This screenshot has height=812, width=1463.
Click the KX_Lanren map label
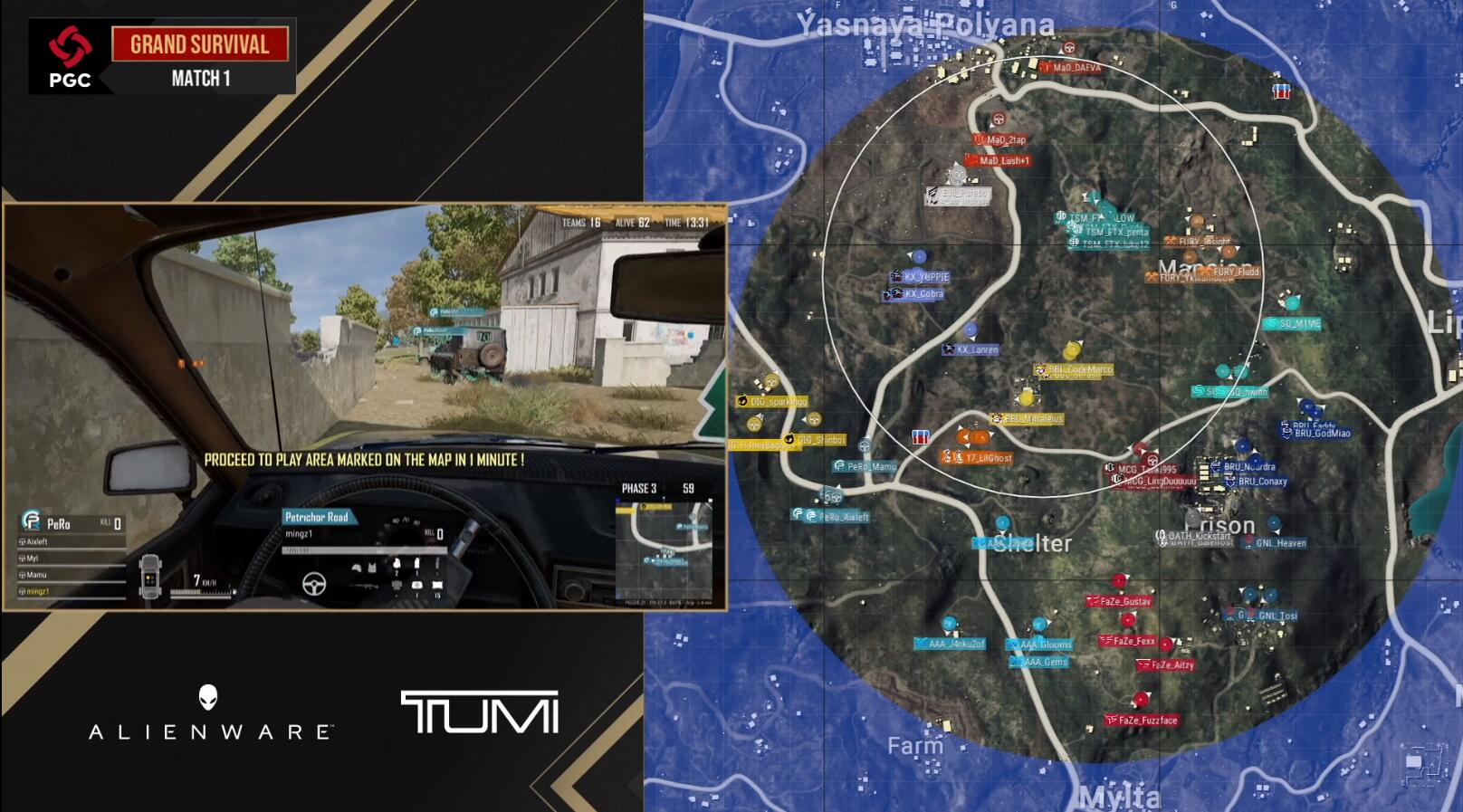(976, 349)
